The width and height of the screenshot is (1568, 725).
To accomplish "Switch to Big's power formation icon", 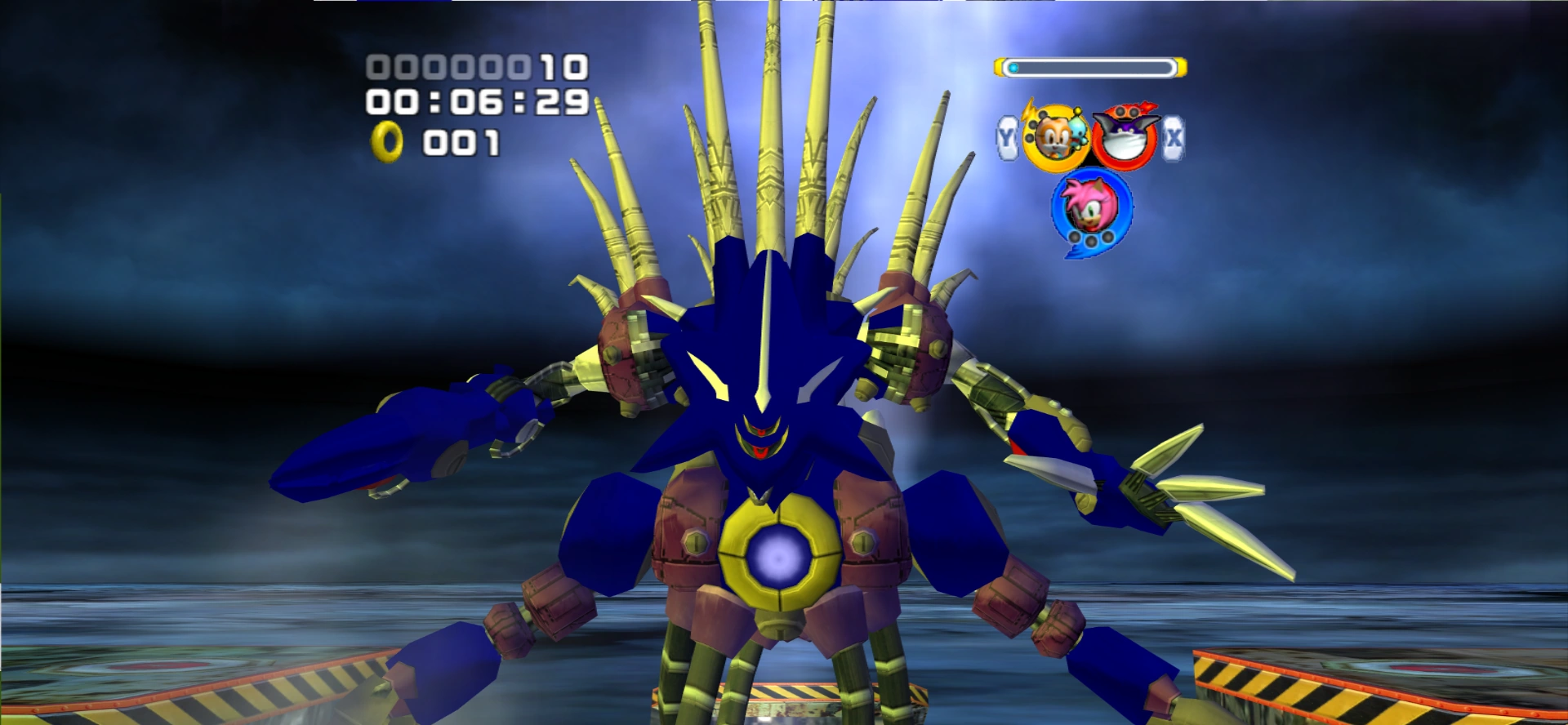I will [x=1125, y=136].
